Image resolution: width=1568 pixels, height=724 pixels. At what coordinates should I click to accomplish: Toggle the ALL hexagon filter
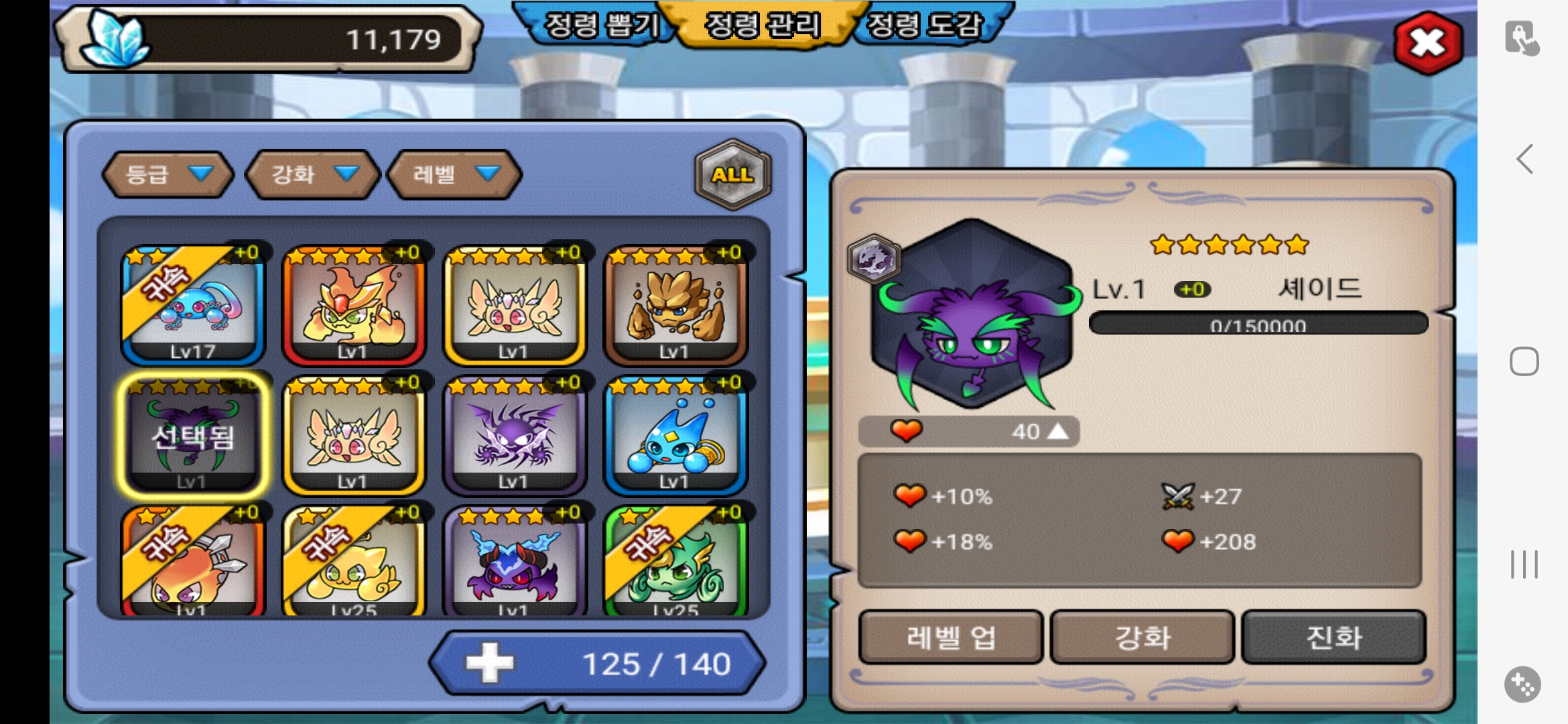coord(733,175)
